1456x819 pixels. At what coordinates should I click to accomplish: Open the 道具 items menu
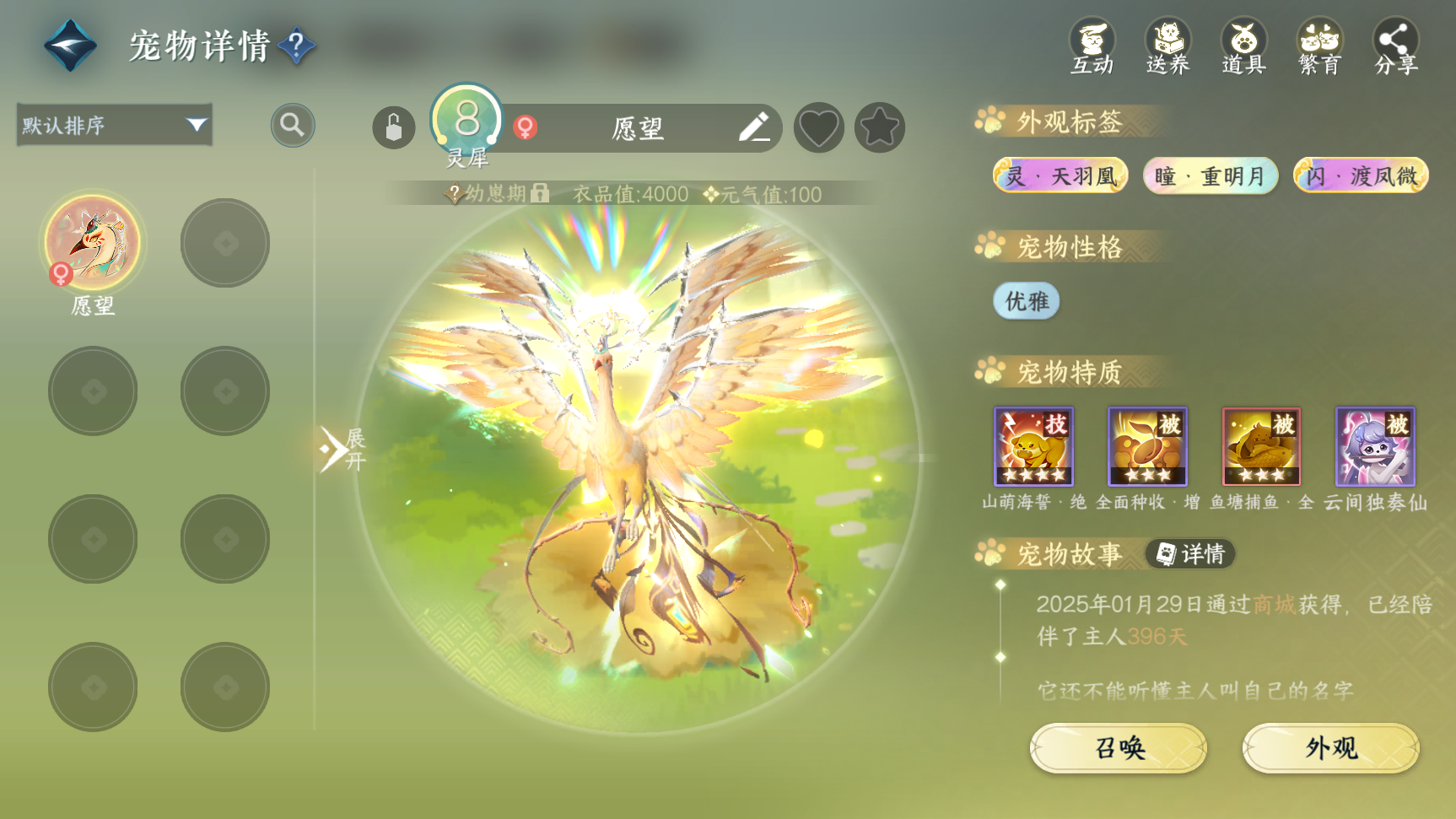point(1243,47)
